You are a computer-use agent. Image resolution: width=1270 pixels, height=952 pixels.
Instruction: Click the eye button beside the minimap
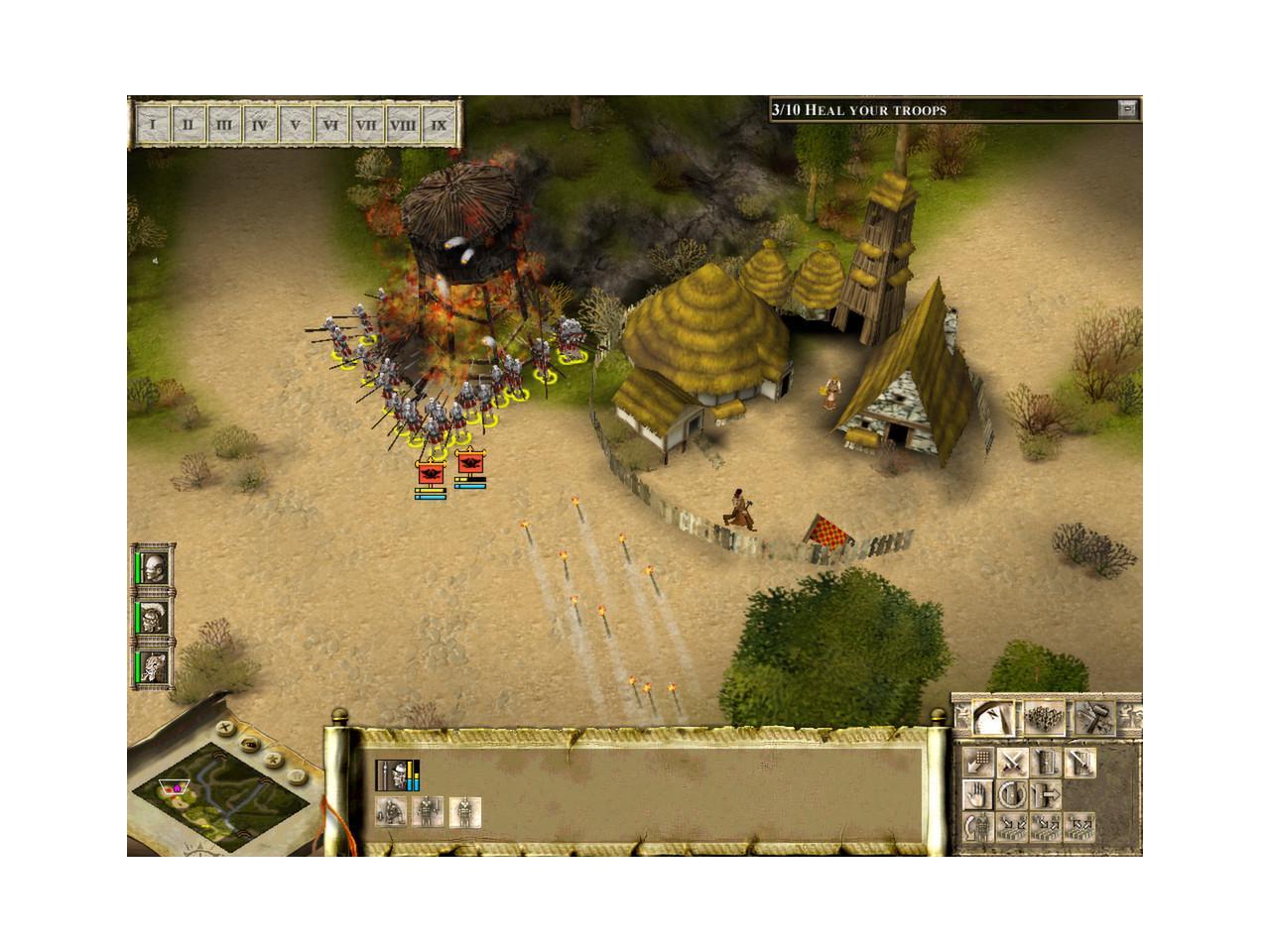[x=250, y=742]
